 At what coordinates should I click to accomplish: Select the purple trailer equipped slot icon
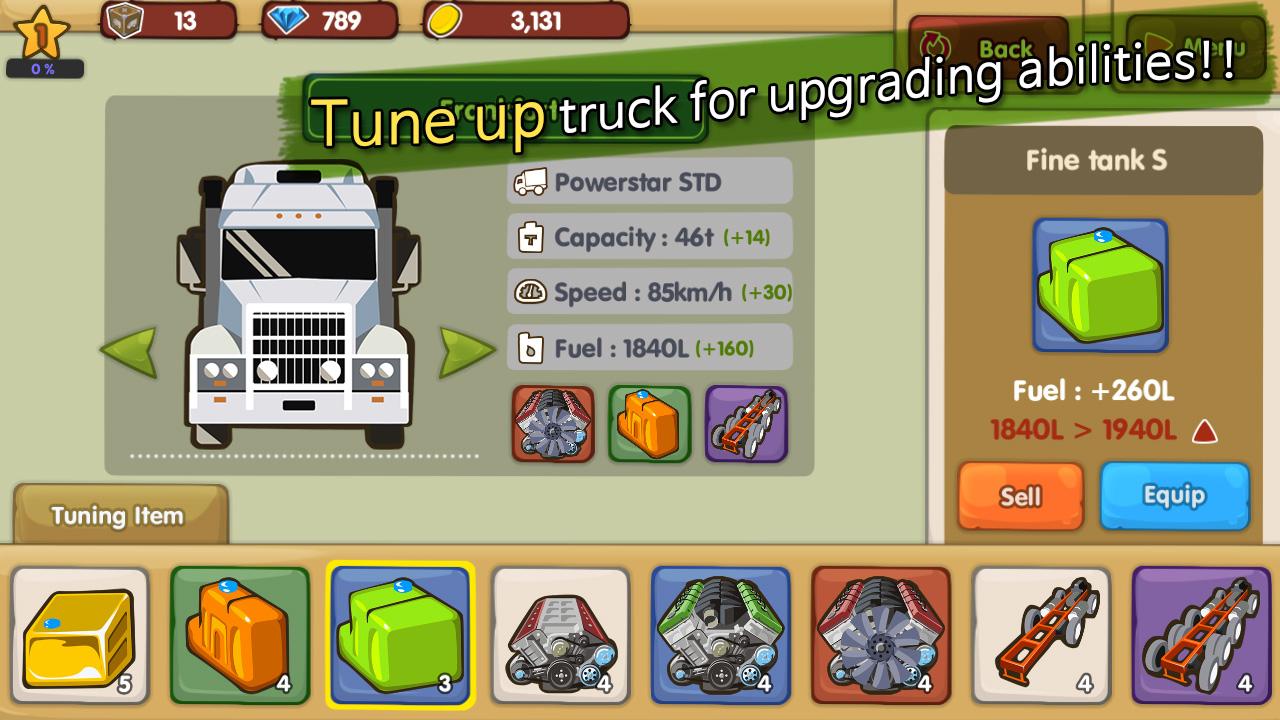click(x=746, y=424)
